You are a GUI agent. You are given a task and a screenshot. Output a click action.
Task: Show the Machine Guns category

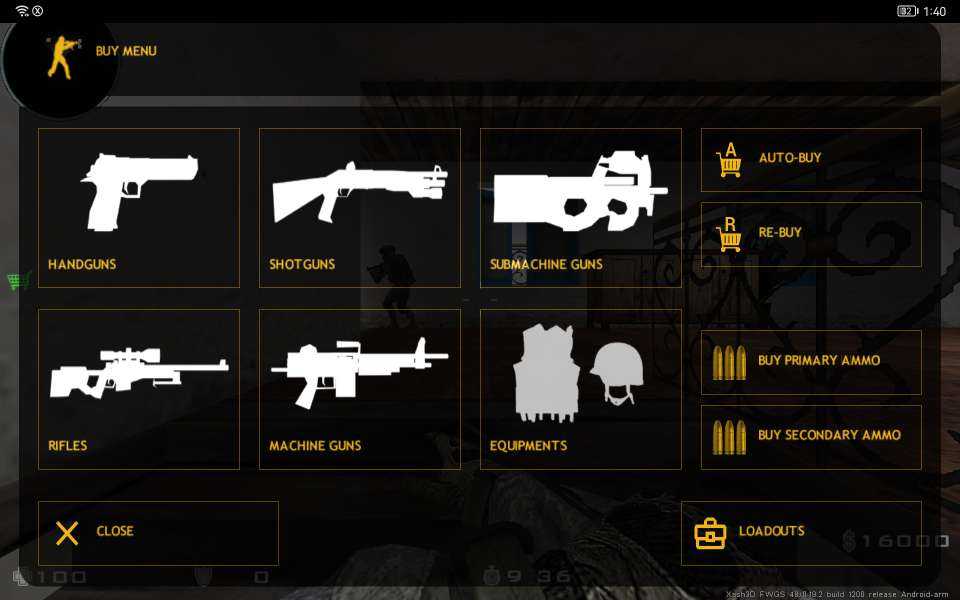tap(360, 389)
